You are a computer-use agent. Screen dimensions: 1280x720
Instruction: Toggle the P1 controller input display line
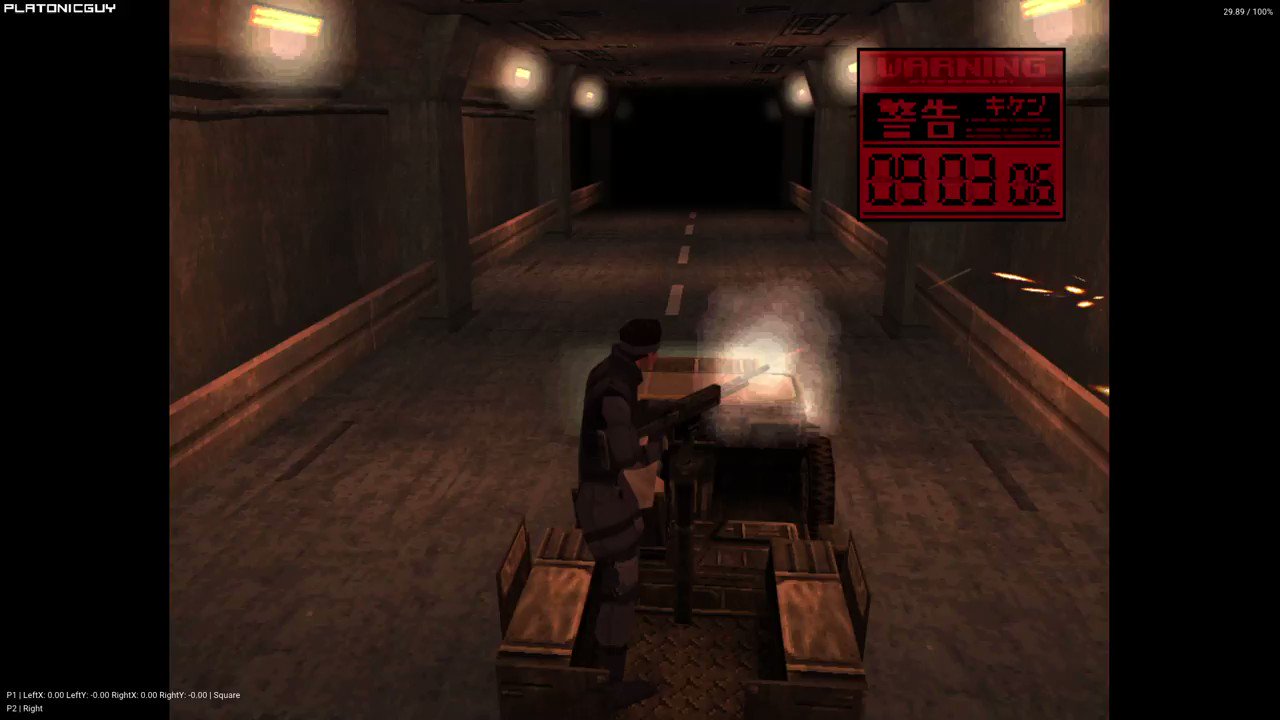point(120,695)
